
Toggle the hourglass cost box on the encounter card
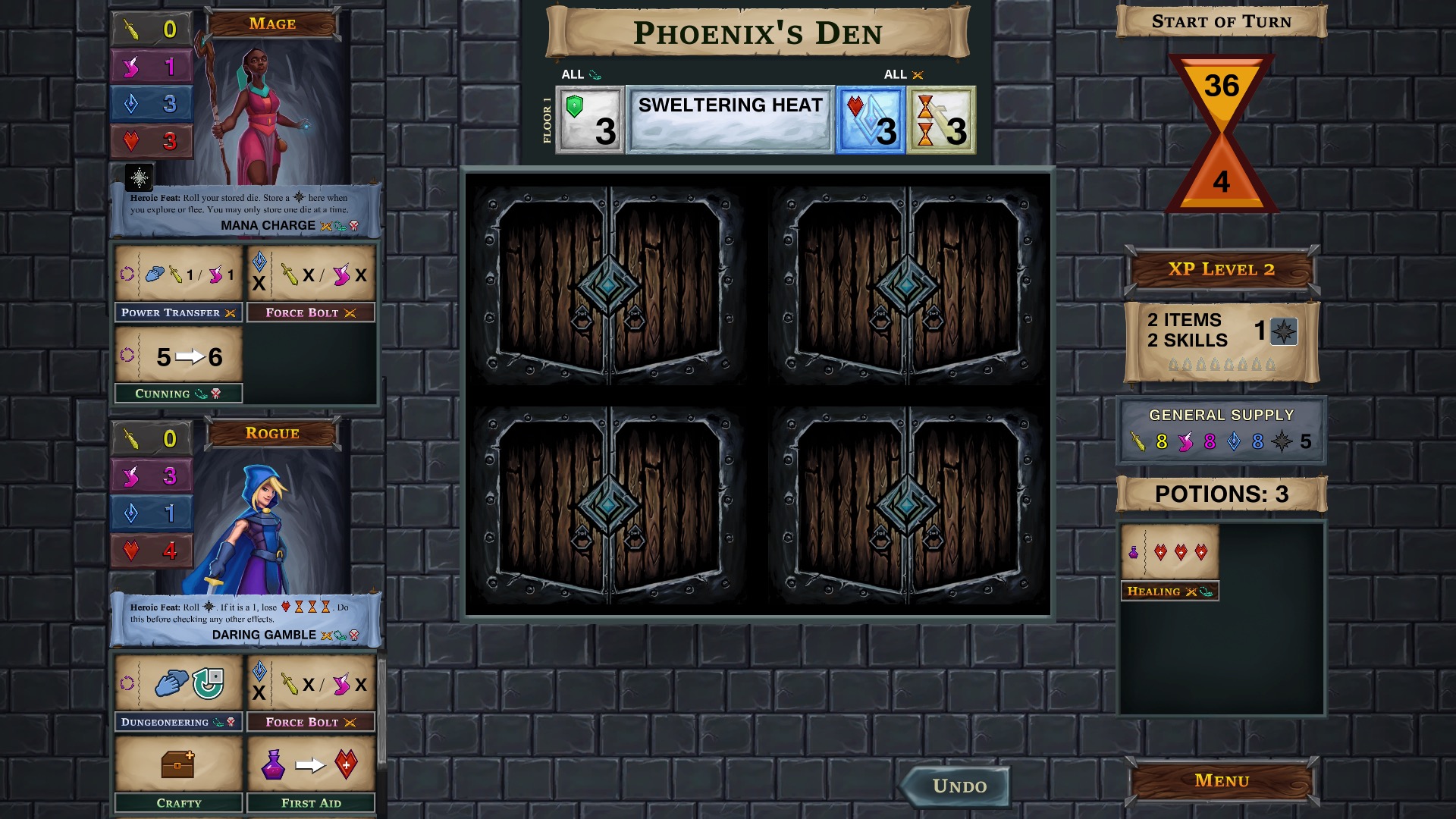(x=940, y=120)
